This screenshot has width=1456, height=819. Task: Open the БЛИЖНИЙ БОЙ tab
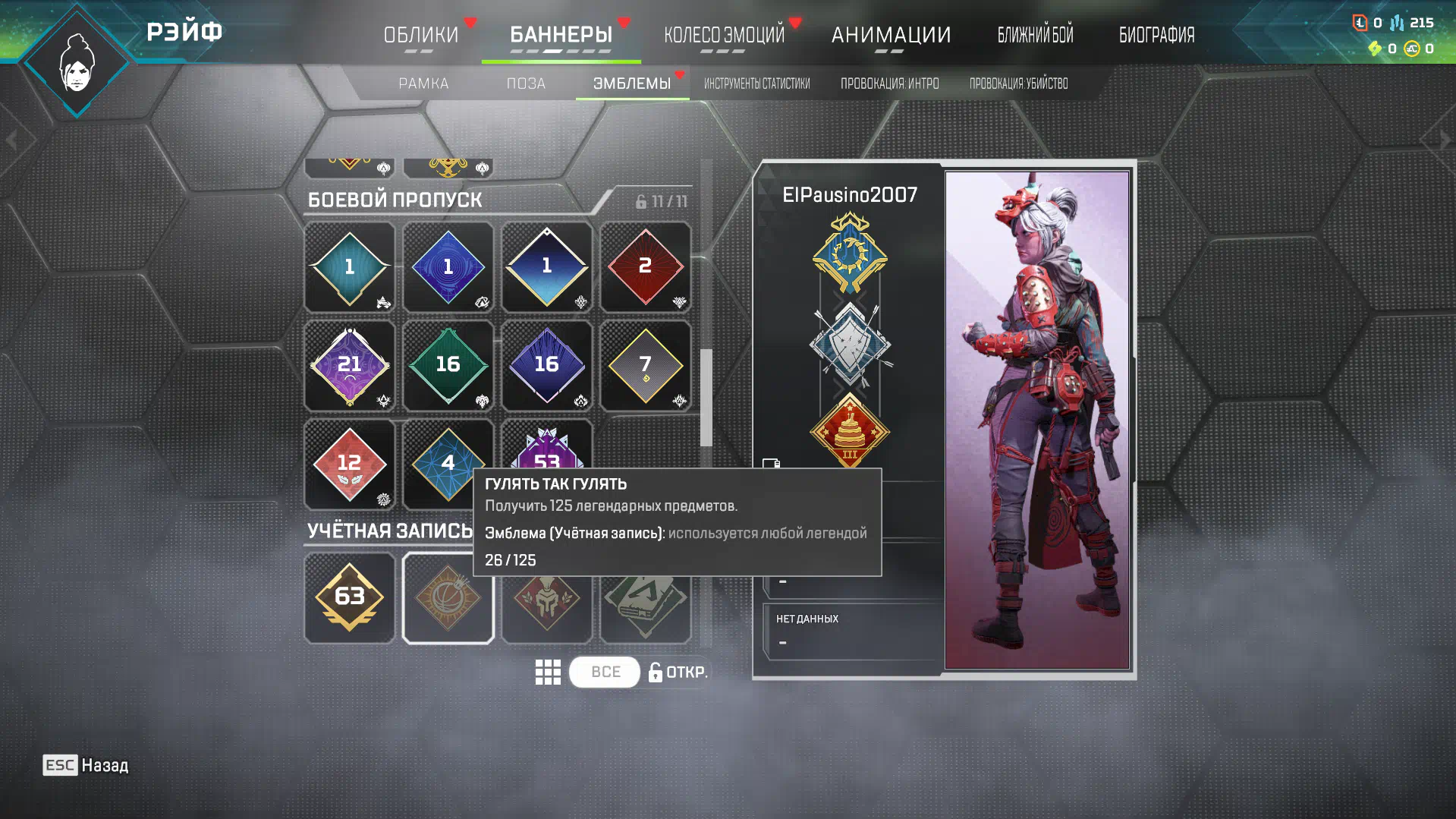[x=1035, y=35]
